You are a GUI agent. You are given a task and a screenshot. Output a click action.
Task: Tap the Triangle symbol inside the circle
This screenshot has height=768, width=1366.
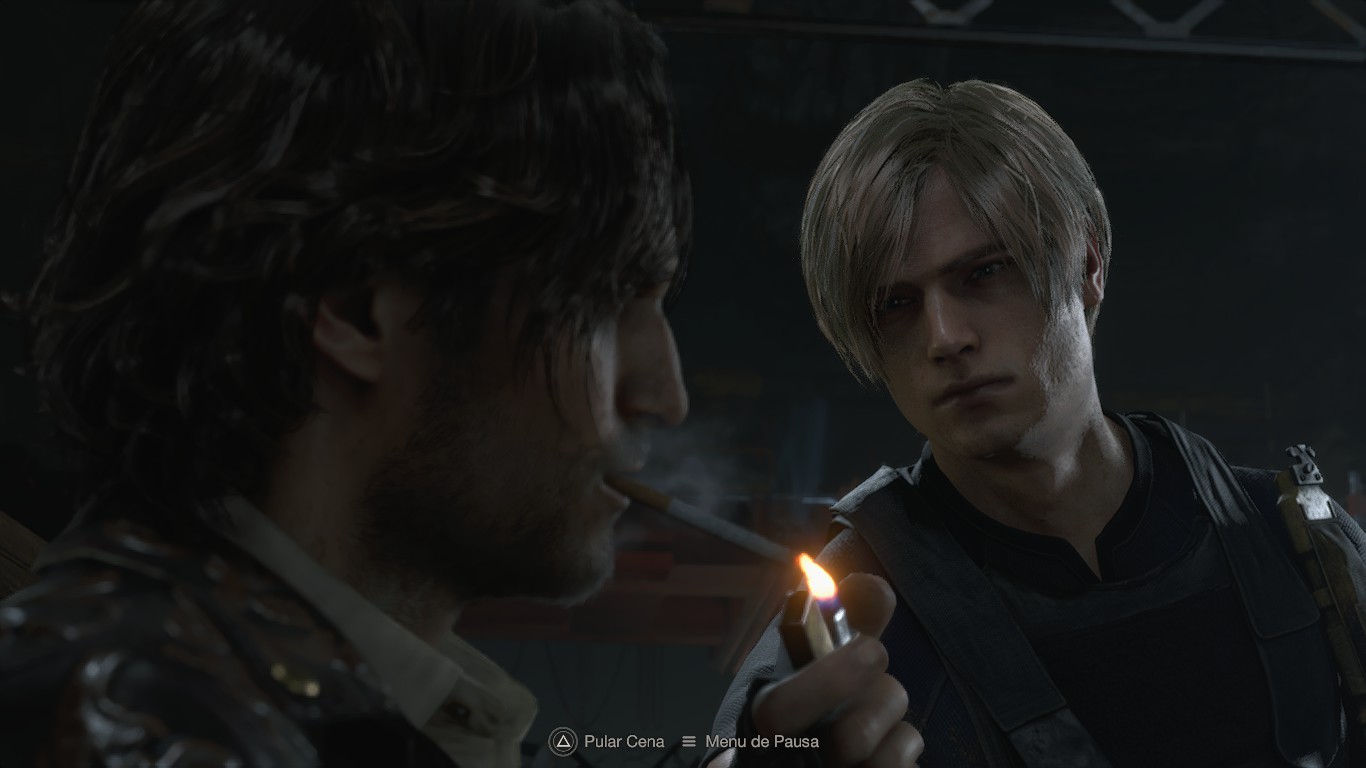561,742
